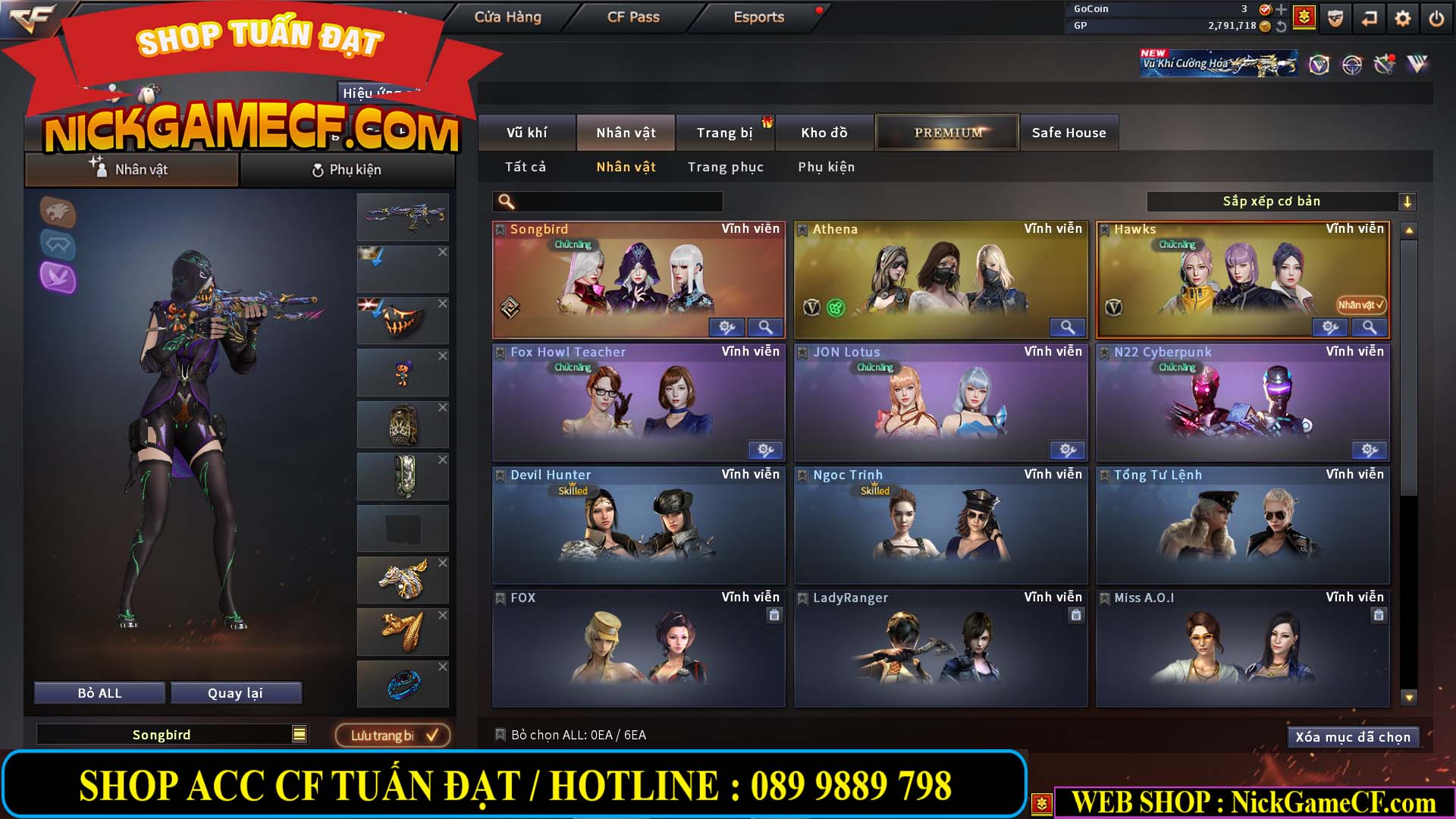Screen dimensions: 1456x819
Task: Open the Esports menu
Action: tap(758, 17)
